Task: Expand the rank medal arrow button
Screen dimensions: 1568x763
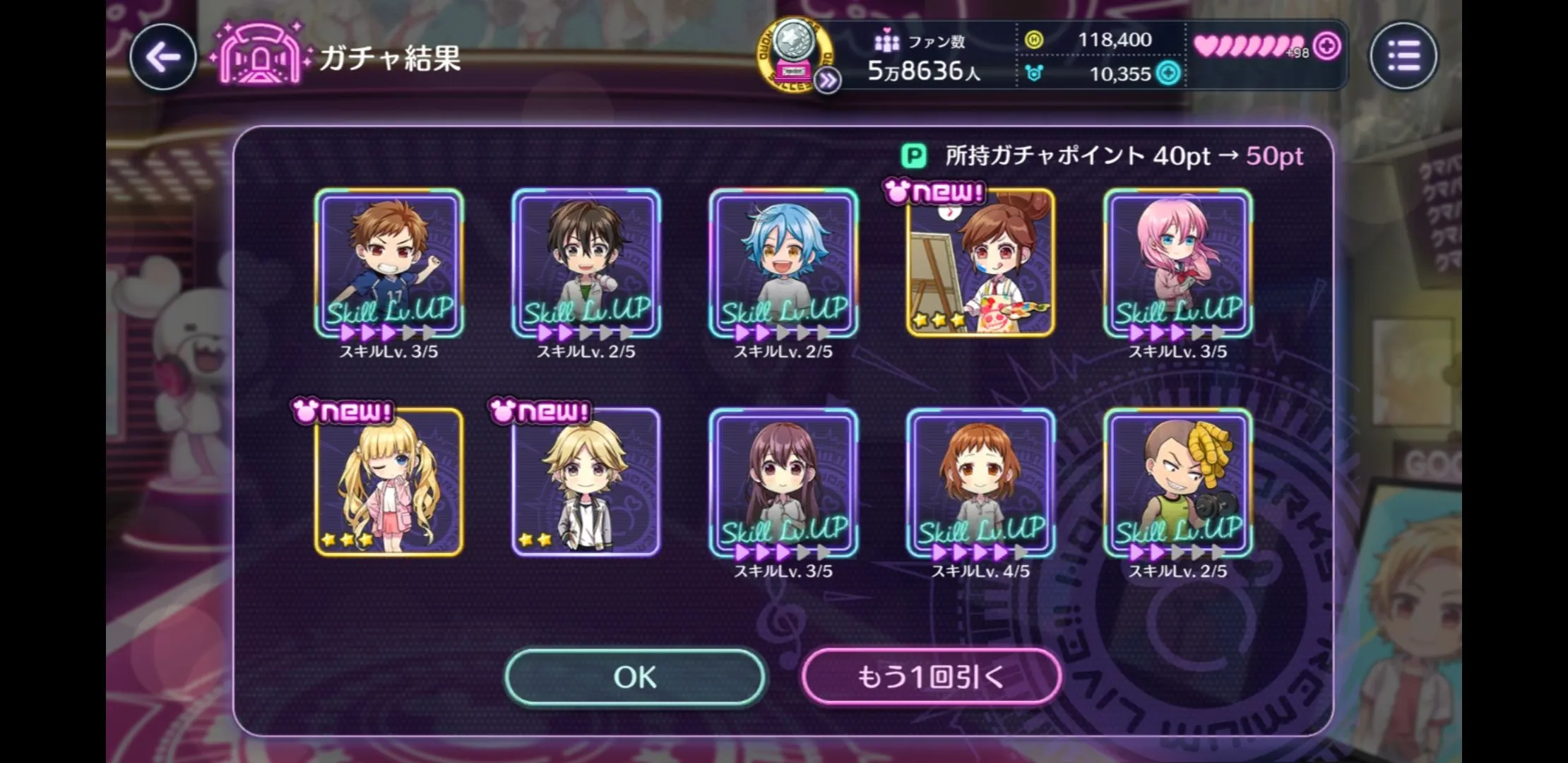Action: pos(827,81)
